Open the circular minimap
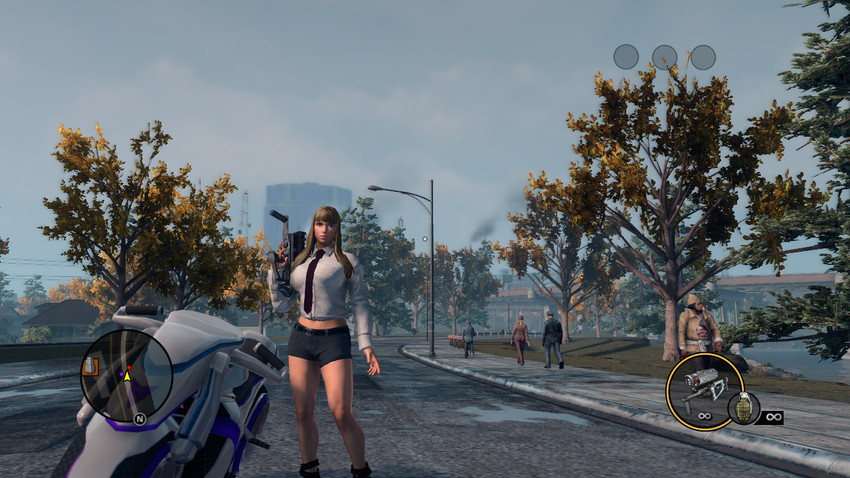 pyautogui.click(x=126, y=376)
